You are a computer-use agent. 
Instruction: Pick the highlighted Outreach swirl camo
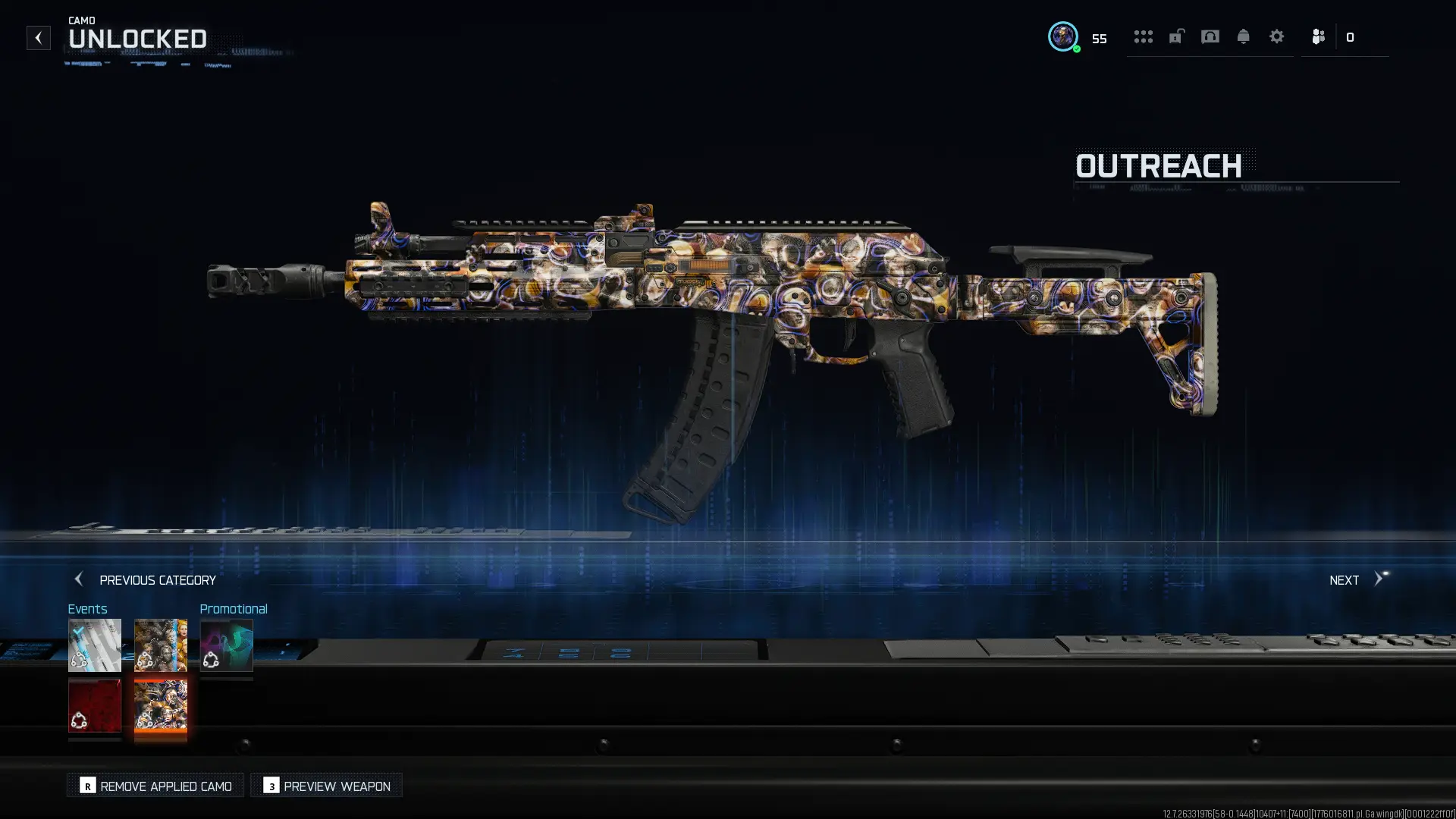point(160,705)
